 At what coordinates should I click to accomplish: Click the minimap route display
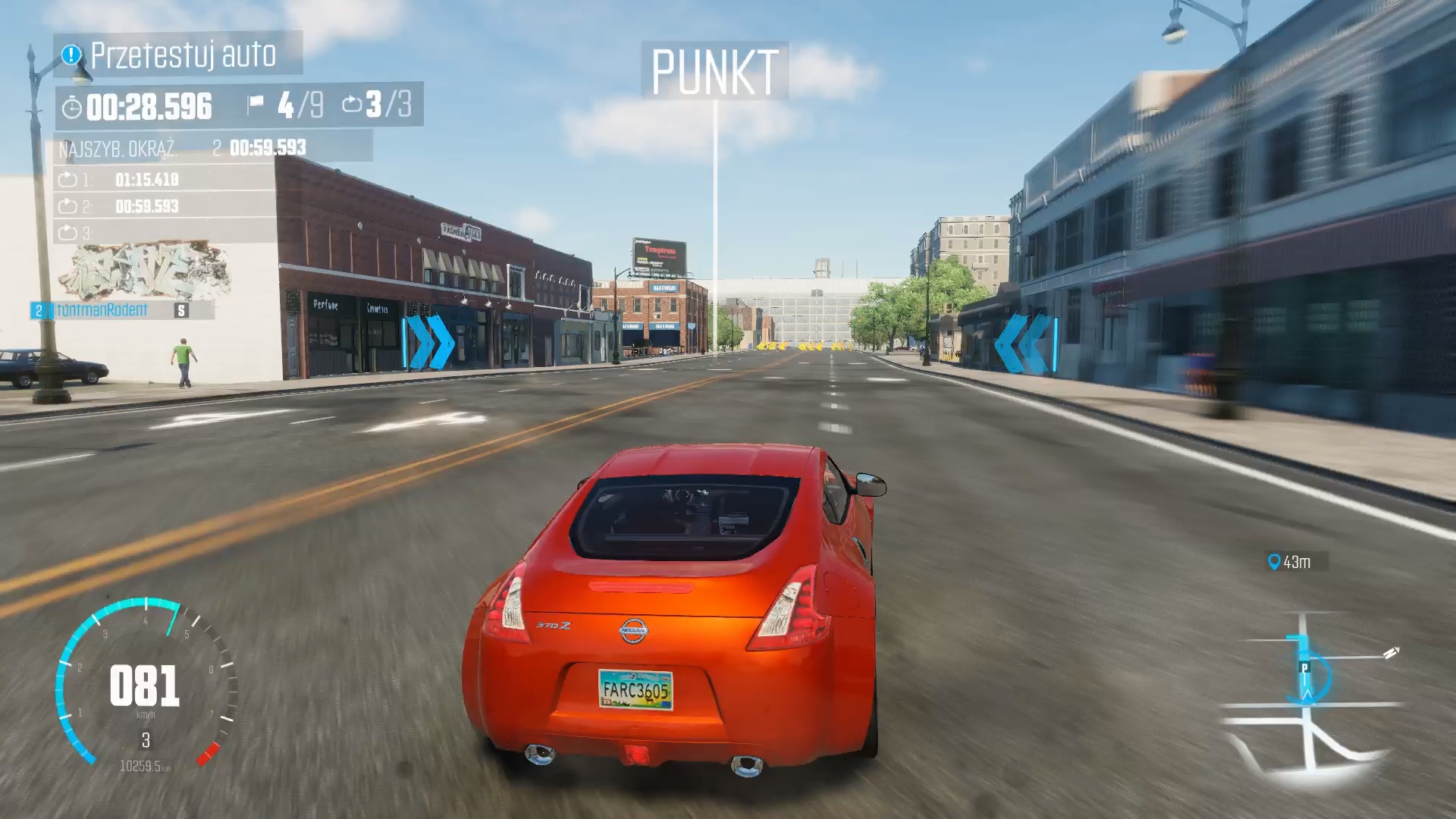[x=1310, y=698]
